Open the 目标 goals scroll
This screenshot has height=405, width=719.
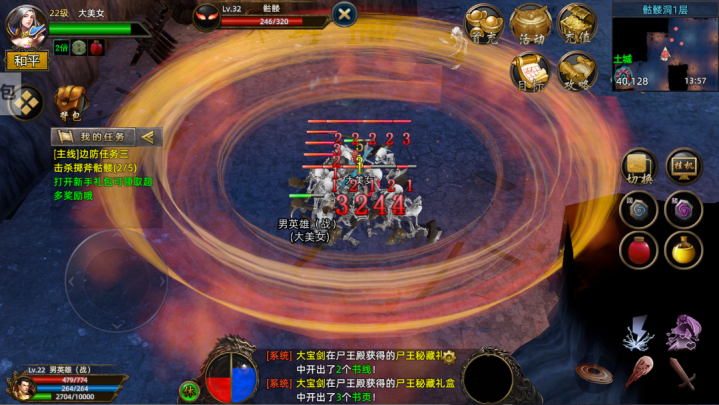coord(530,71)
